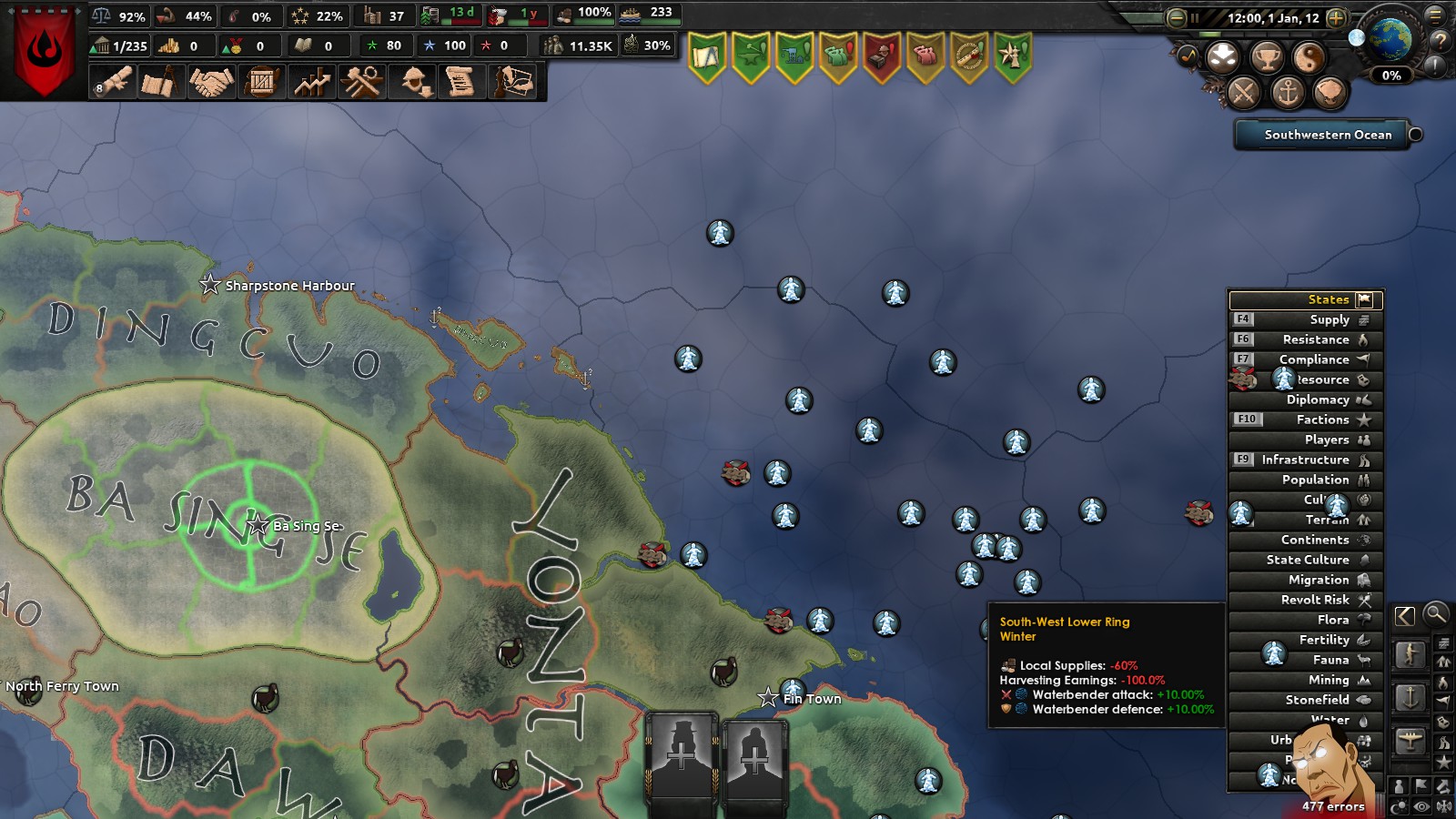
Task: Open the main menu hamburger icon
Action: click(x=1435, y=15)
